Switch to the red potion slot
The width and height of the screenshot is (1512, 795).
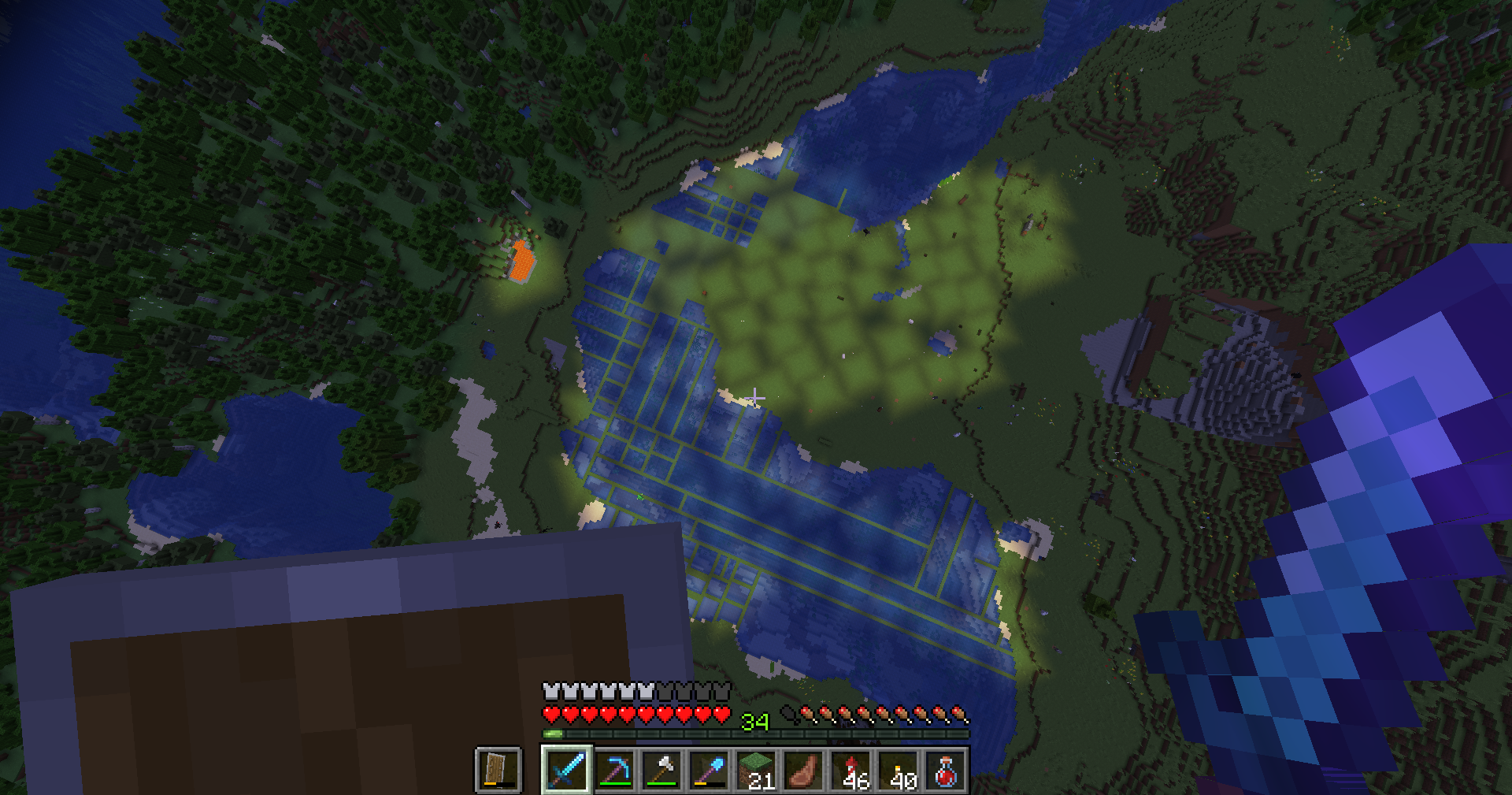click(x=945, y=770)
